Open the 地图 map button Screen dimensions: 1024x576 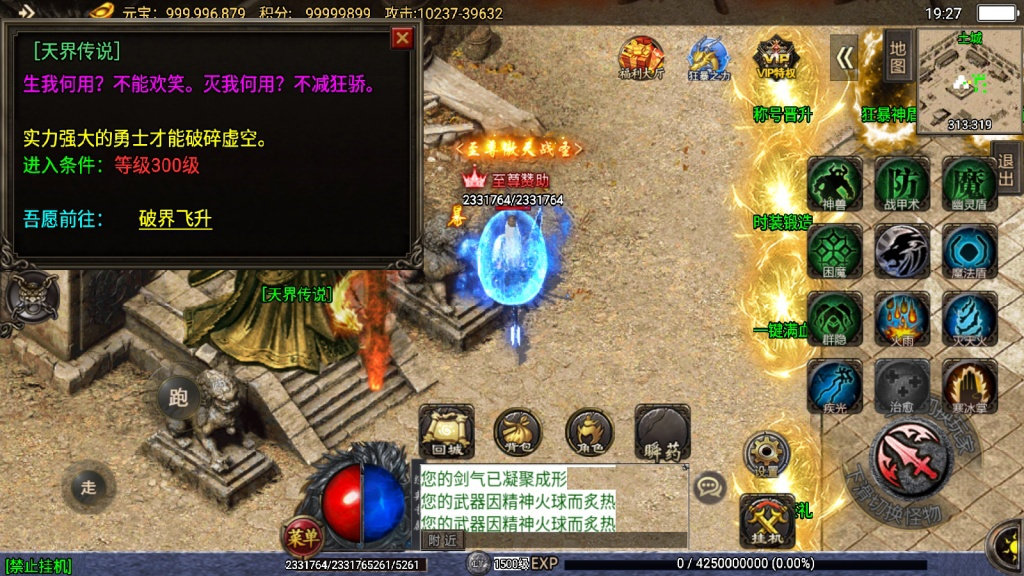point(897,57)
